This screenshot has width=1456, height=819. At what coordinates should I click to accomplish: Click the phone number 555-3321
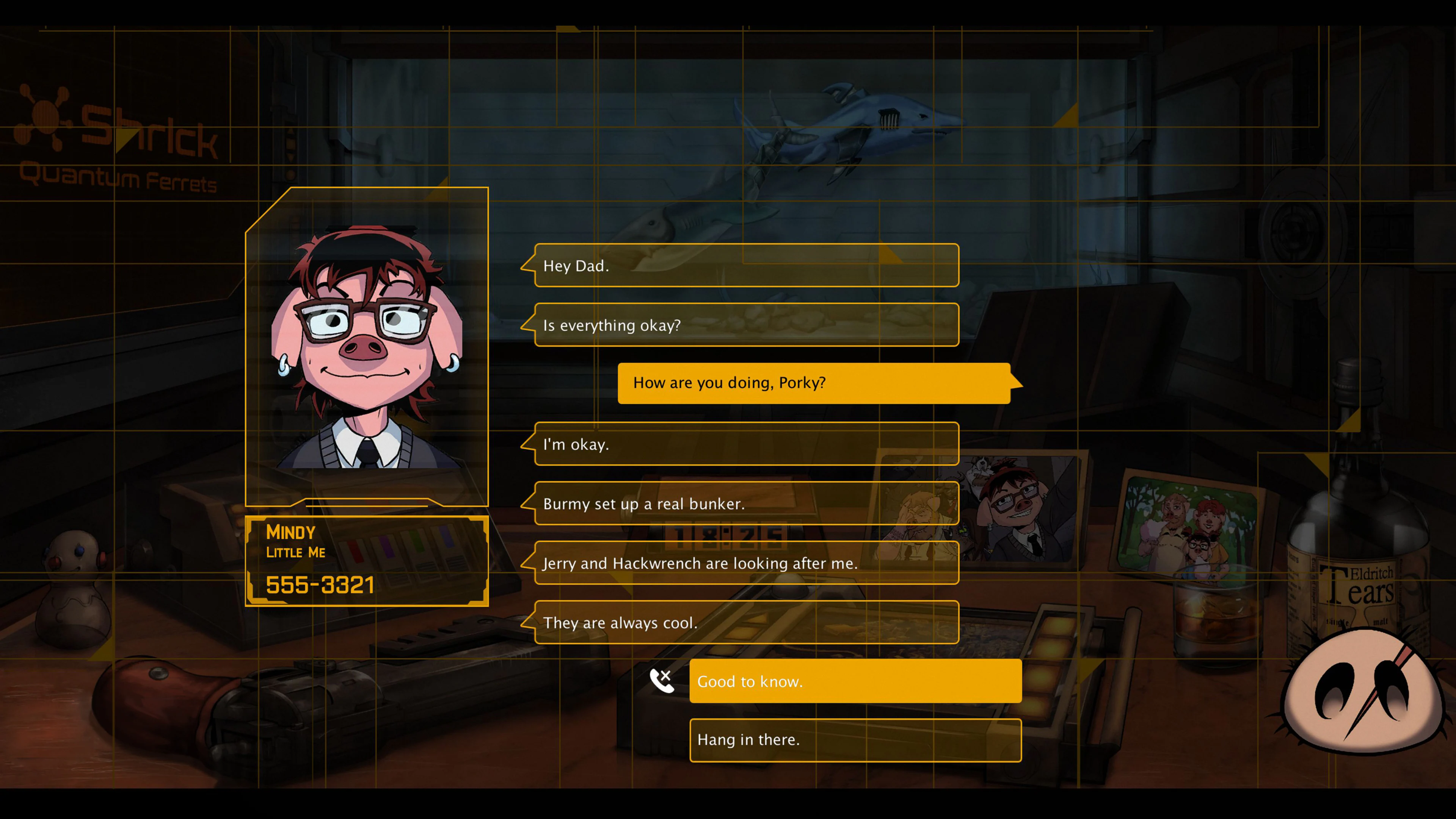(x=320, y=587)
